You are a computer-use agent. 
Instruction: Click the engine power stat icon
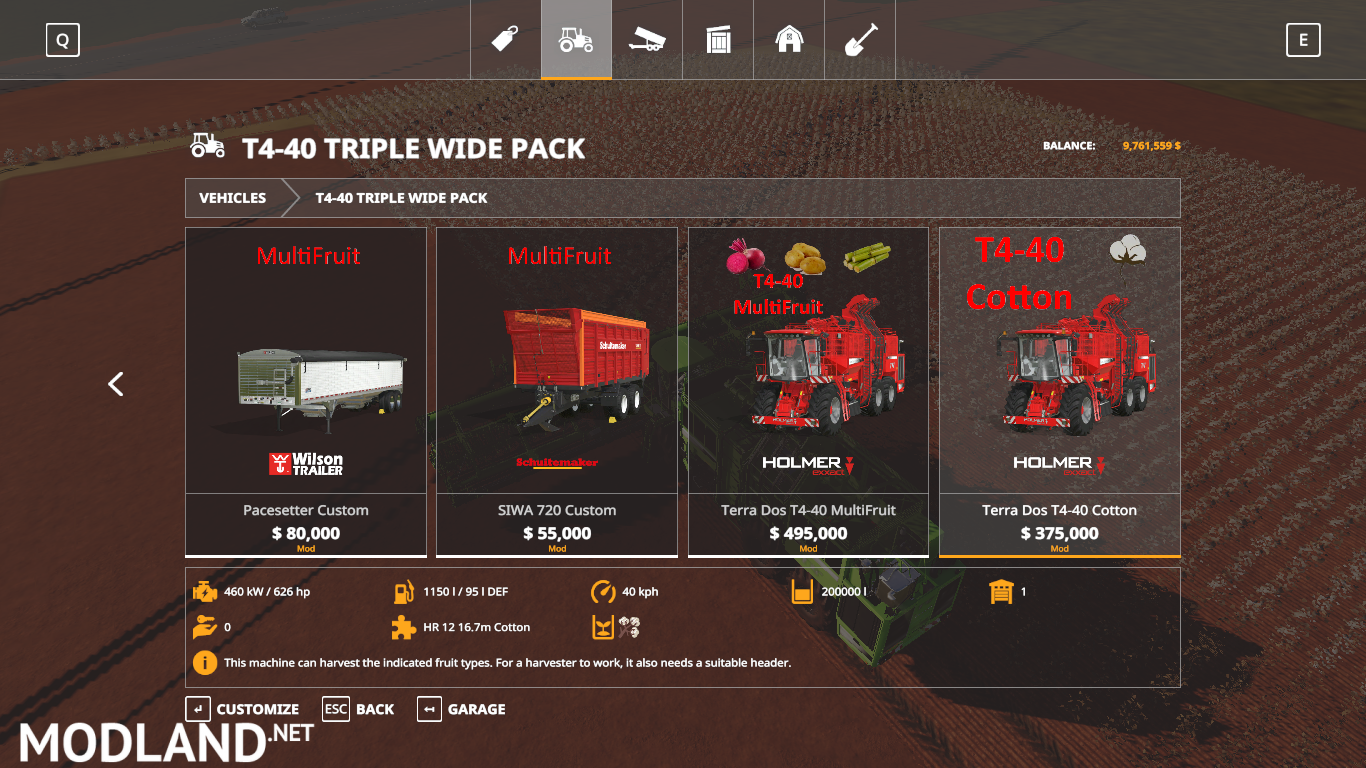click(x=206, y=591)
